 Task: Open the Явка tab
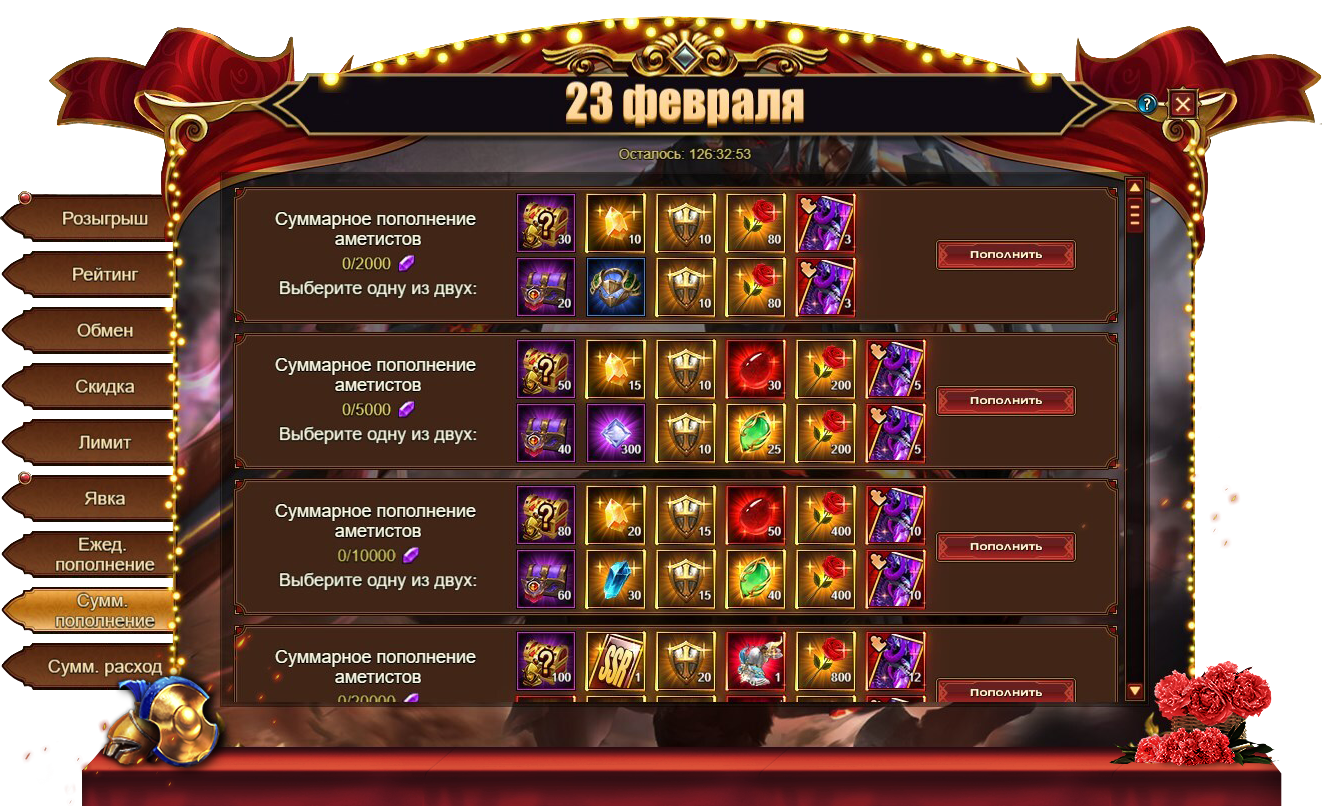click(x=104, y=498)
